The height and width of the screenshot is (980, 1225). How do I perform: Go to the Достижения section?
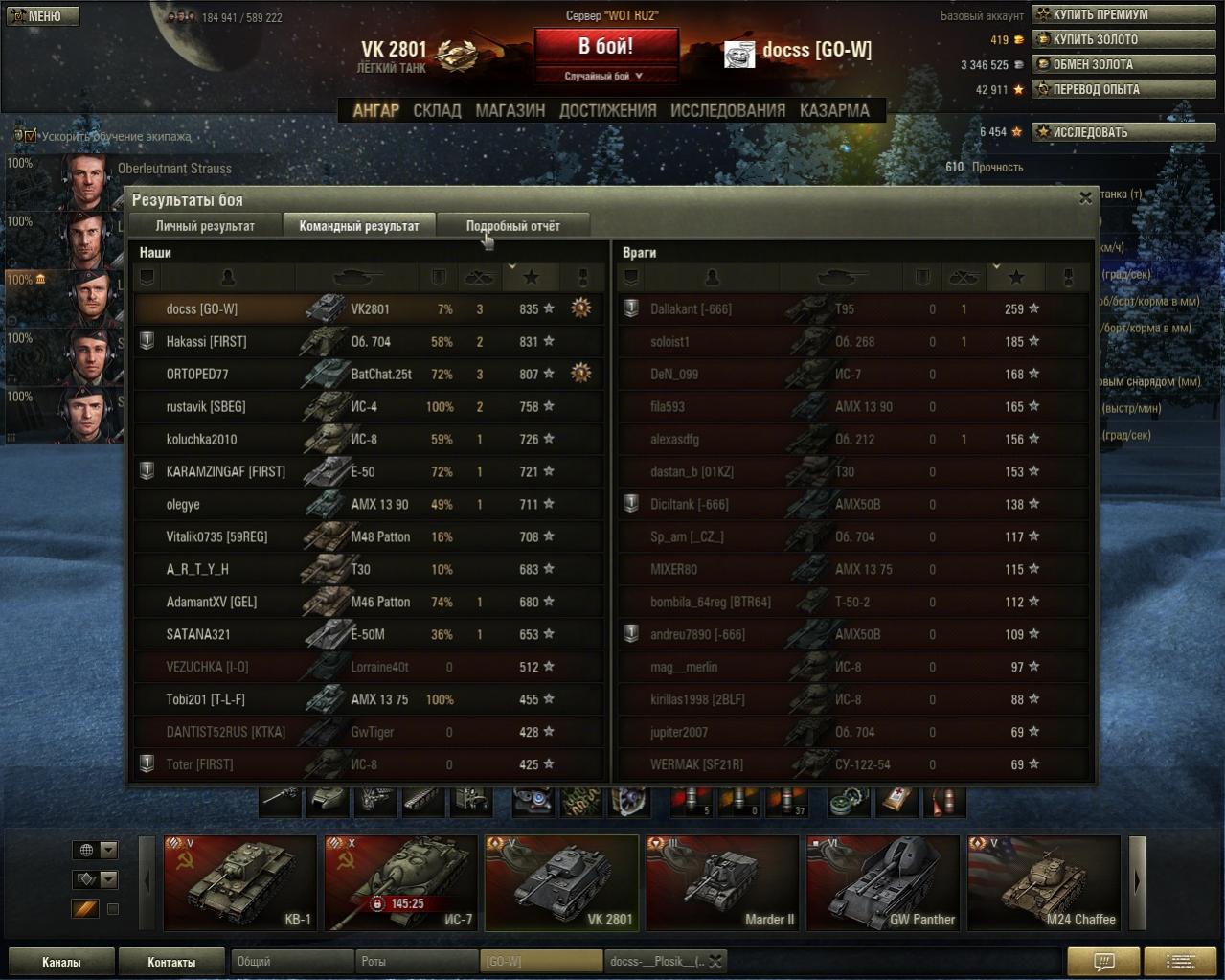(x=607, y=110)
